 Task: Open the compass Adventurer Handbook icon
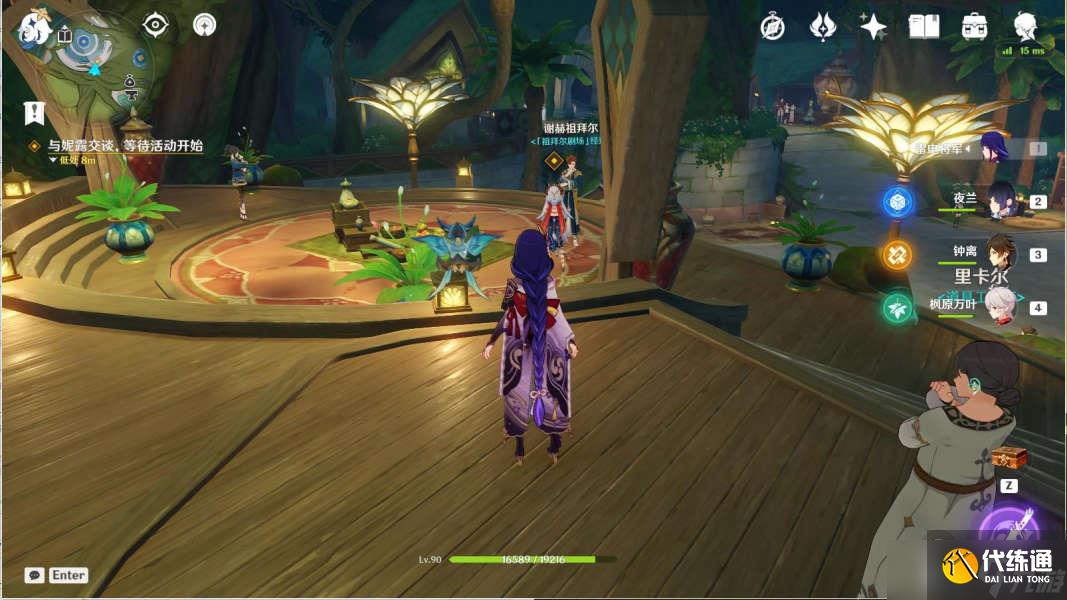pos(772,27)
